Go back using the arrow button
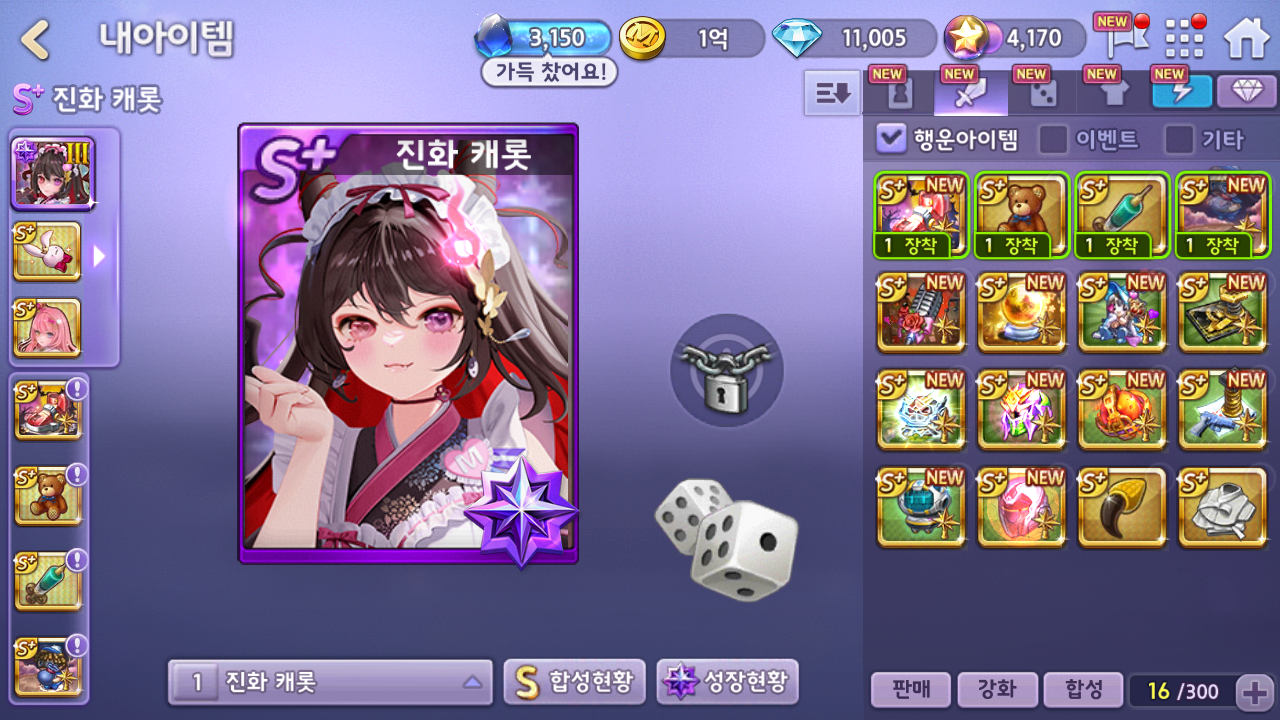 tap(35, 40)
